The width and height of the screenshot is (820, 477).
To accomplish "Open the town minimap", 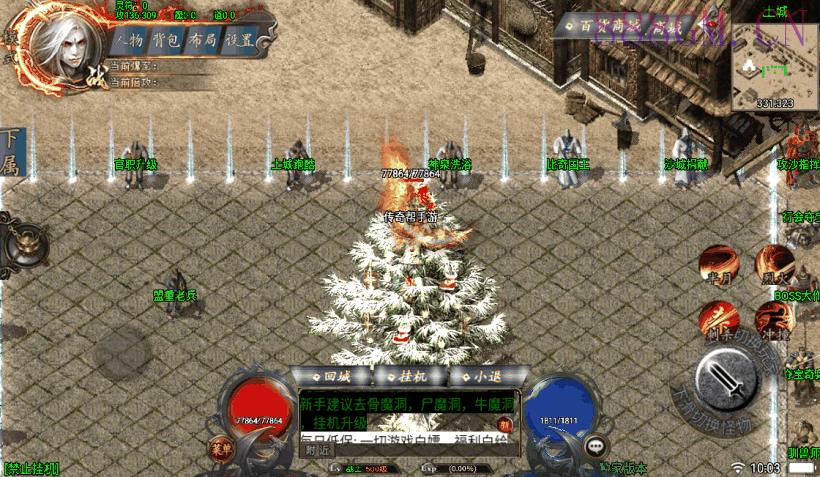I will pos(774,60).
